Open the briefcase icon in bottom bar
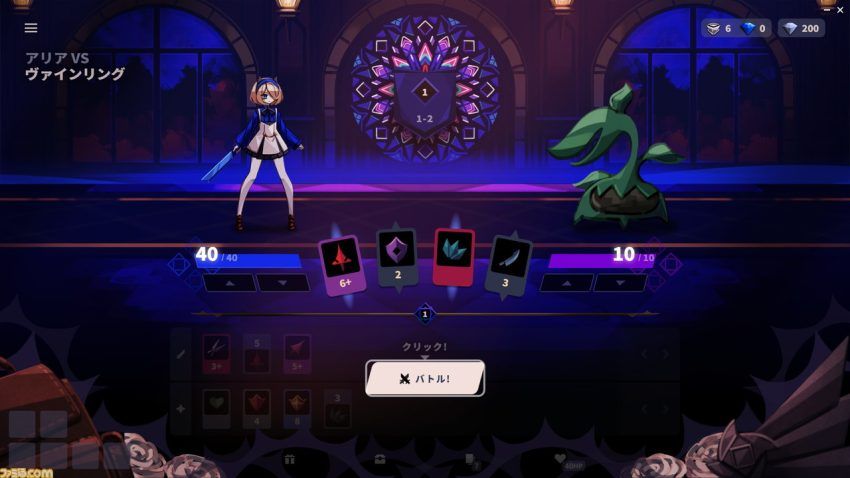 (x=380, y=459)
